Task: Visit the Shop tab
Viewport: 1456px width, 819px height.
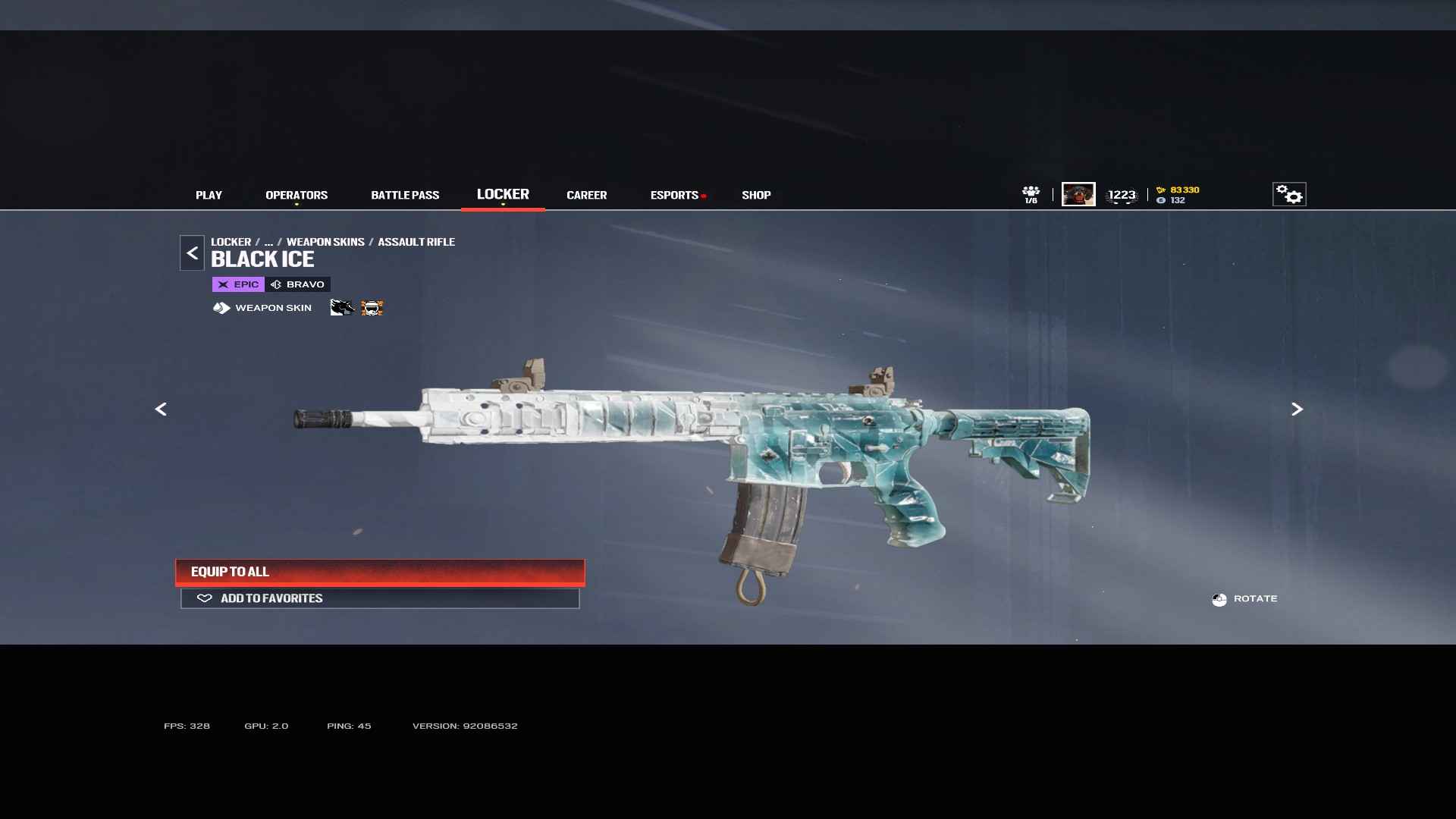Action: tap(756, 195)
